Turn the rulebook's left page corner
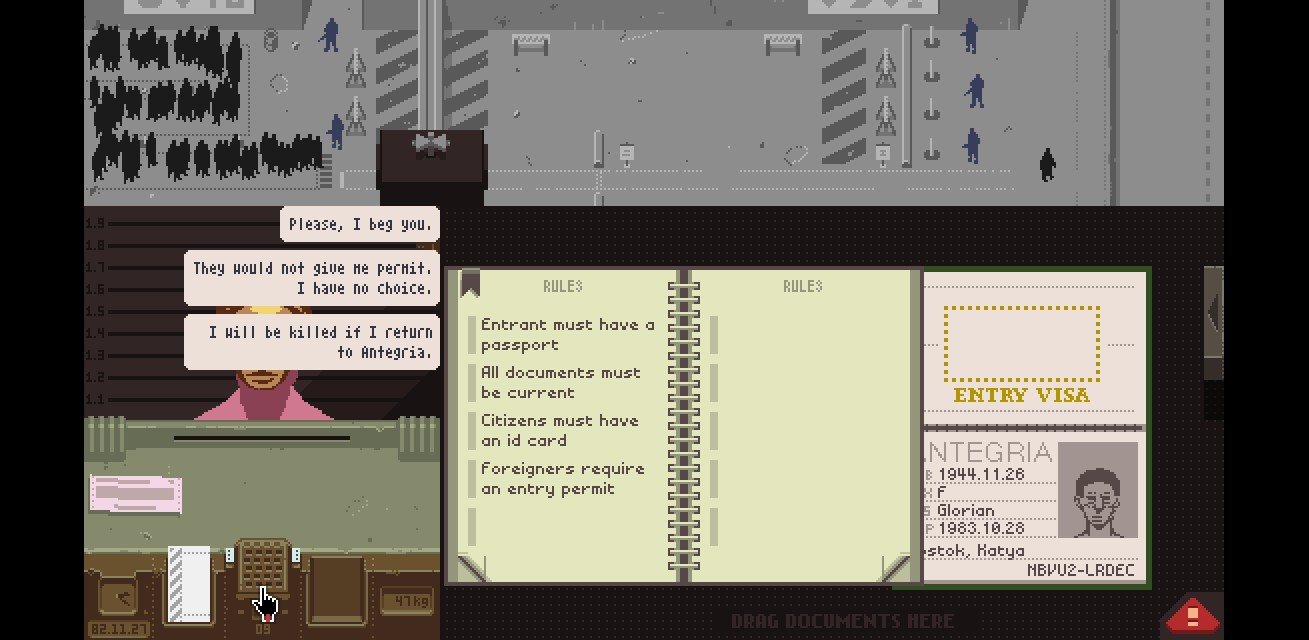The height and width of the screenshot is (640, 1309). pyautogui.click(x=470, y=567)
